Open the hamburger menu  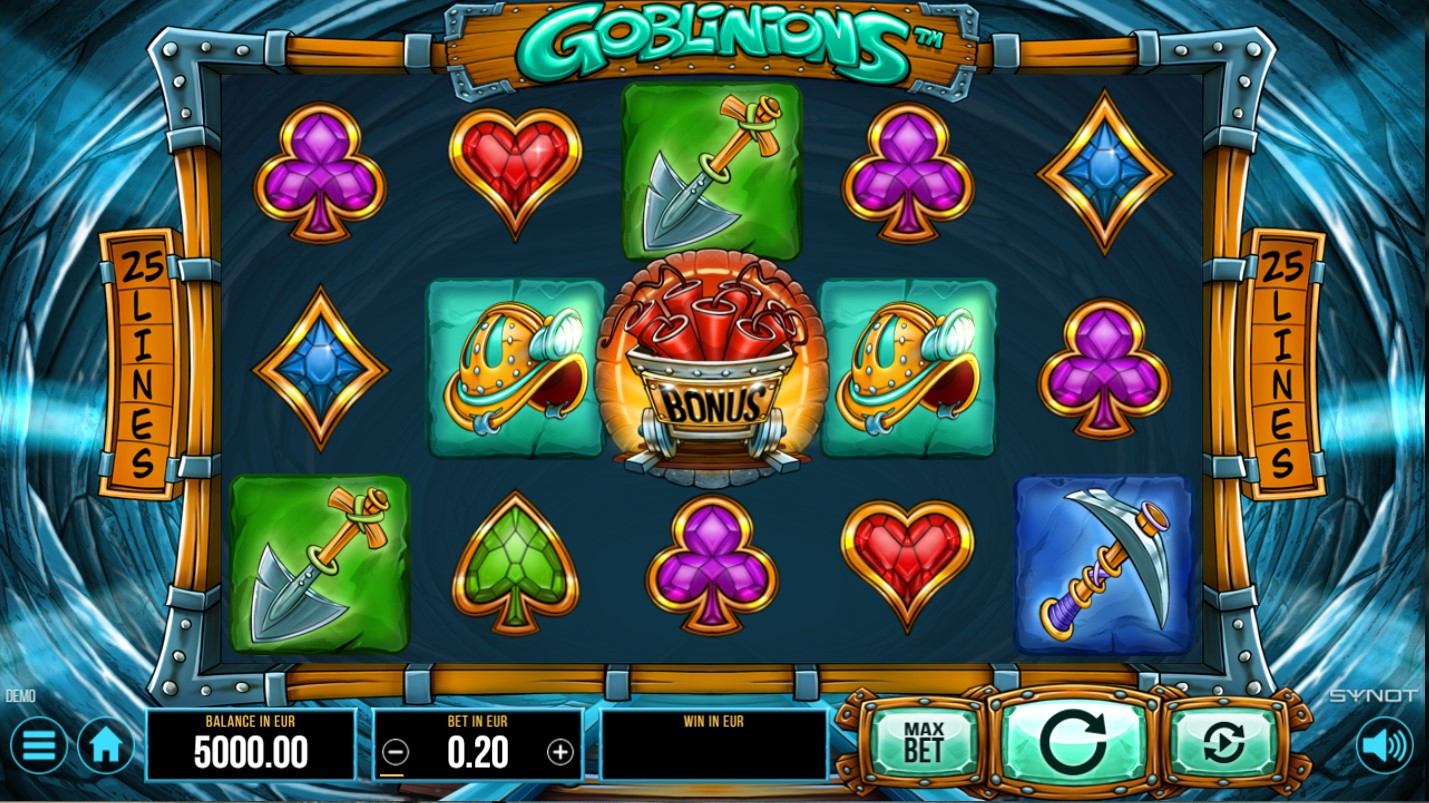click(x=38, y=745)
